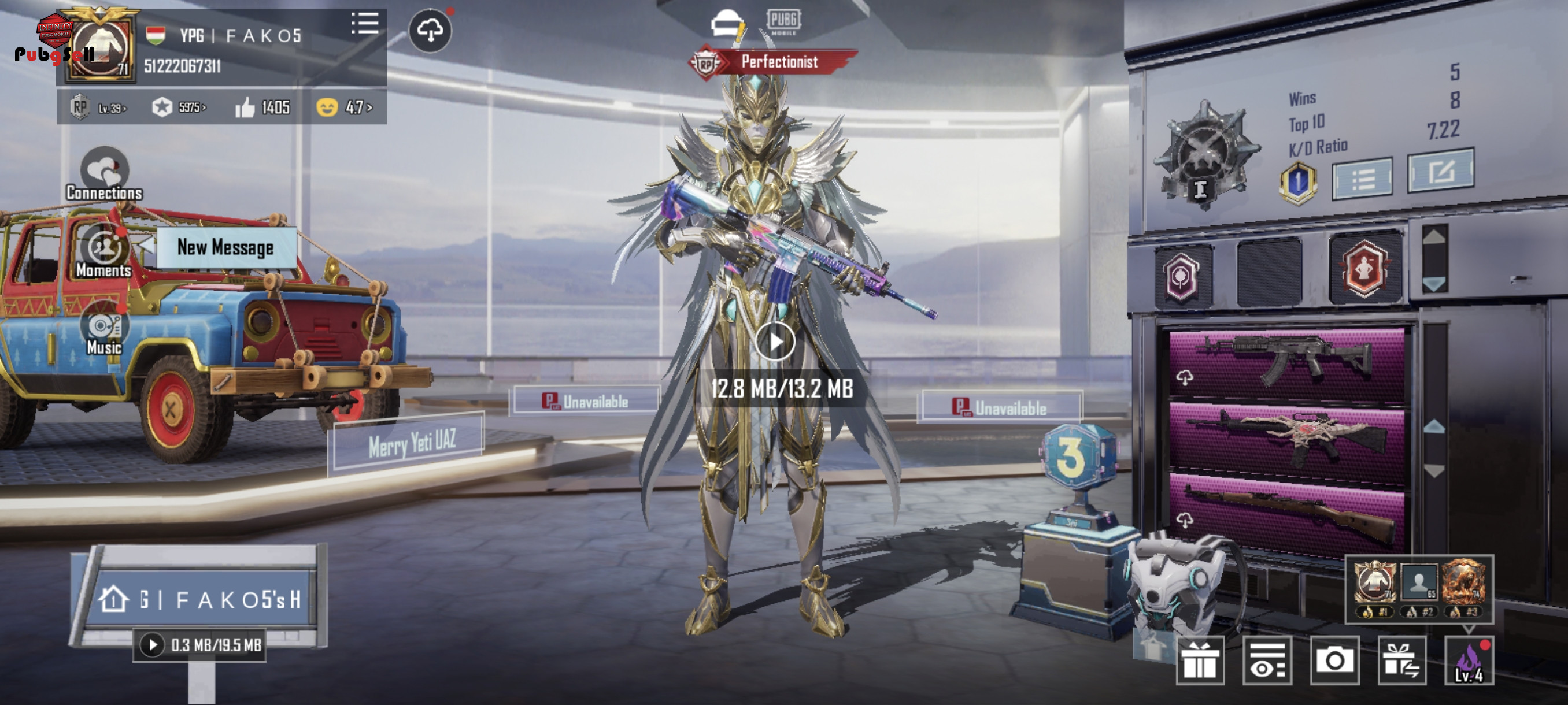The image size is (1568, 705).
Task: Open the Lv. 4 popularity flame
Action: 1469,661
